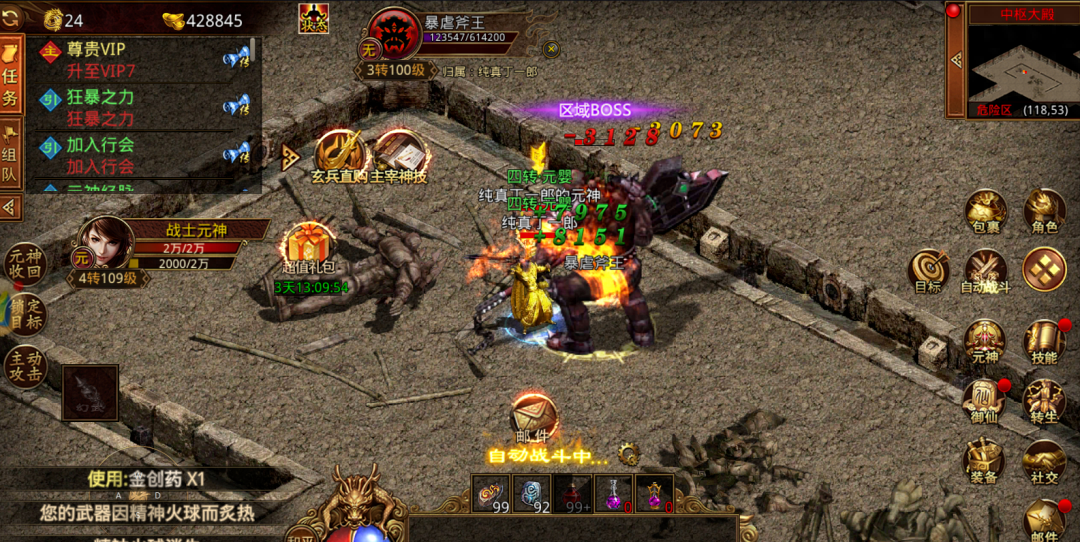1080x542 pixels.
Task: Toggle the 主动攻击 attack mode button
Action: [x=25, y=367]
